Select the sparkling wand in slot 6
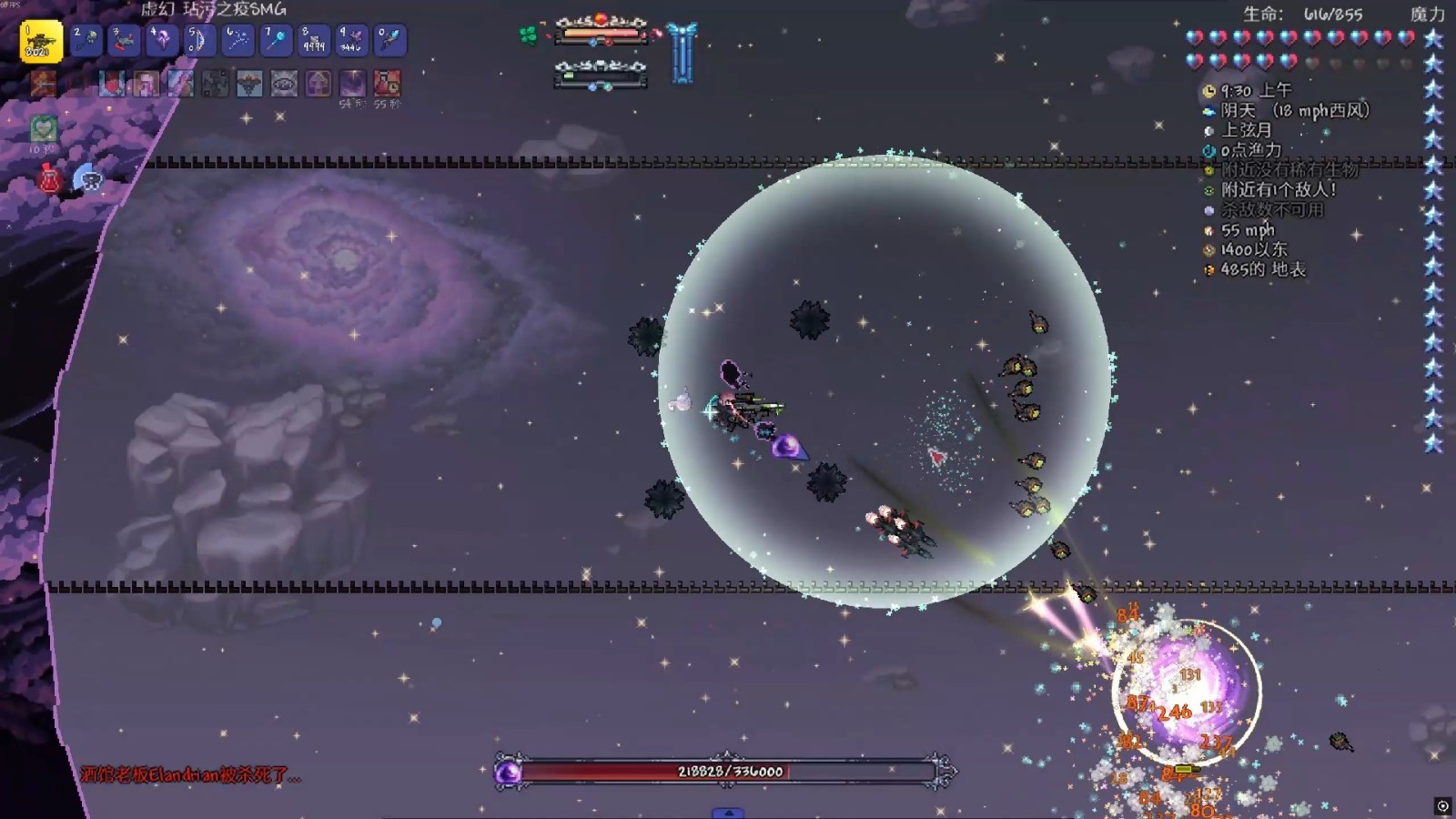Viewport: 1456px width, 819px height. pyautogui.click(x=238, y=40)
